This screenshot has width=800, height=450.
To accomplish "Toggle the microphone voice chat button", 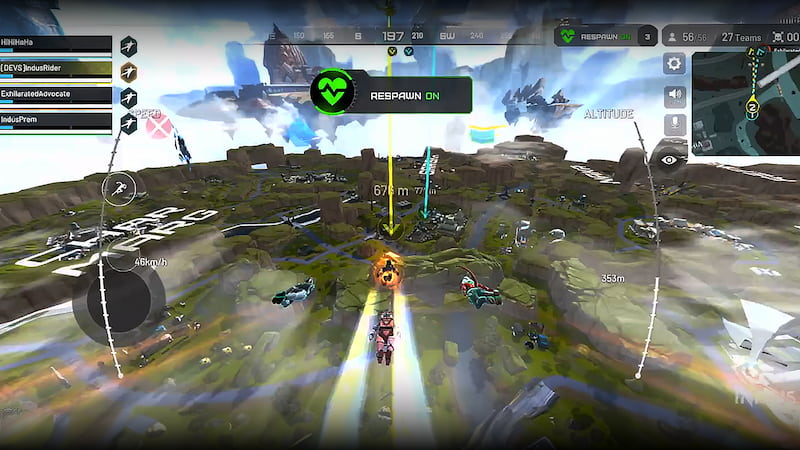I will click(675, 125).
